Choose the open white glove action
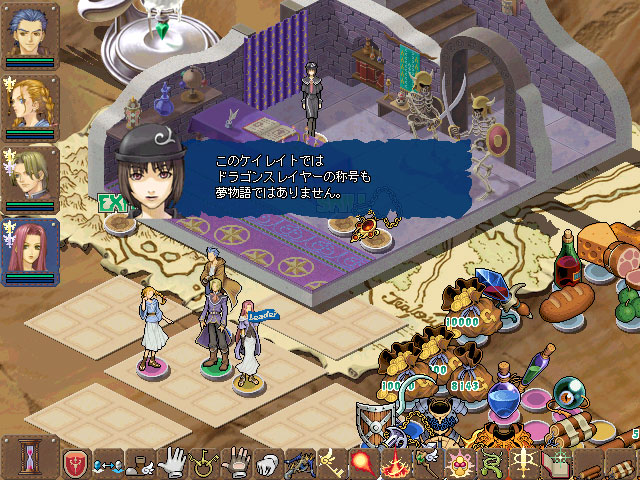 click(172, 462)
